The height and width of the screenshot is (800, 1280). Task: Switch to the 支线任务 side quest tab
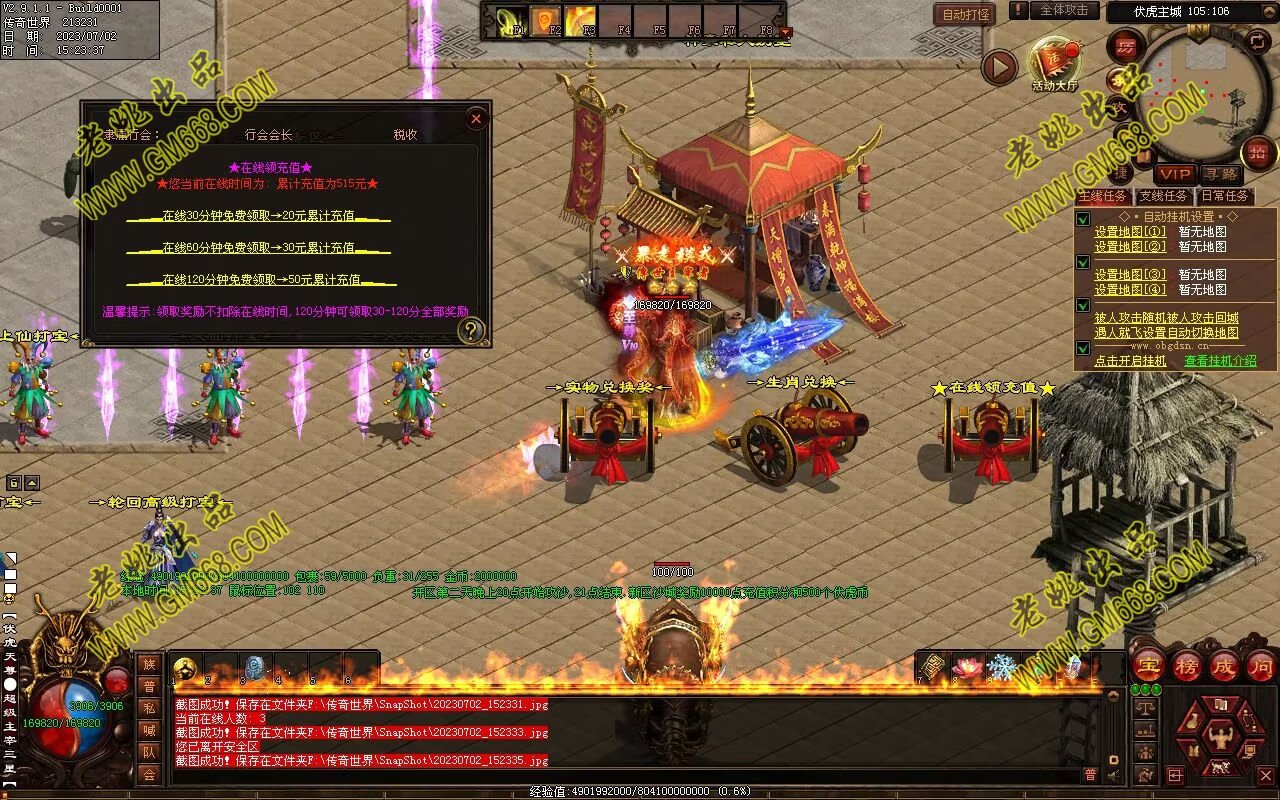[1163, 196]
